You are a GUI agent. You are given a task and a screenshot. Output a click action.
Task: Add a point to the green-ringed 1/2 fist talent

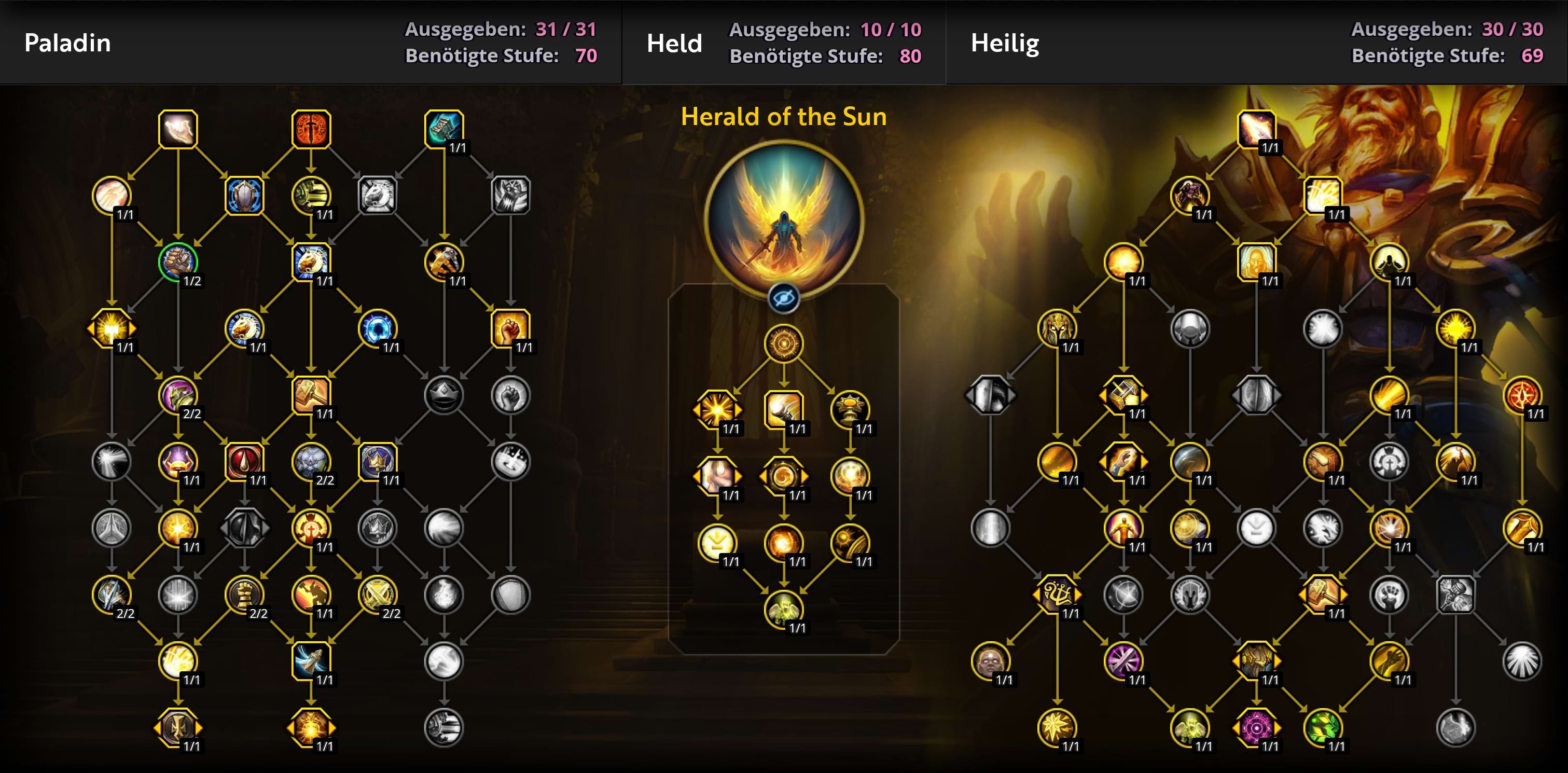click(178, 261)
